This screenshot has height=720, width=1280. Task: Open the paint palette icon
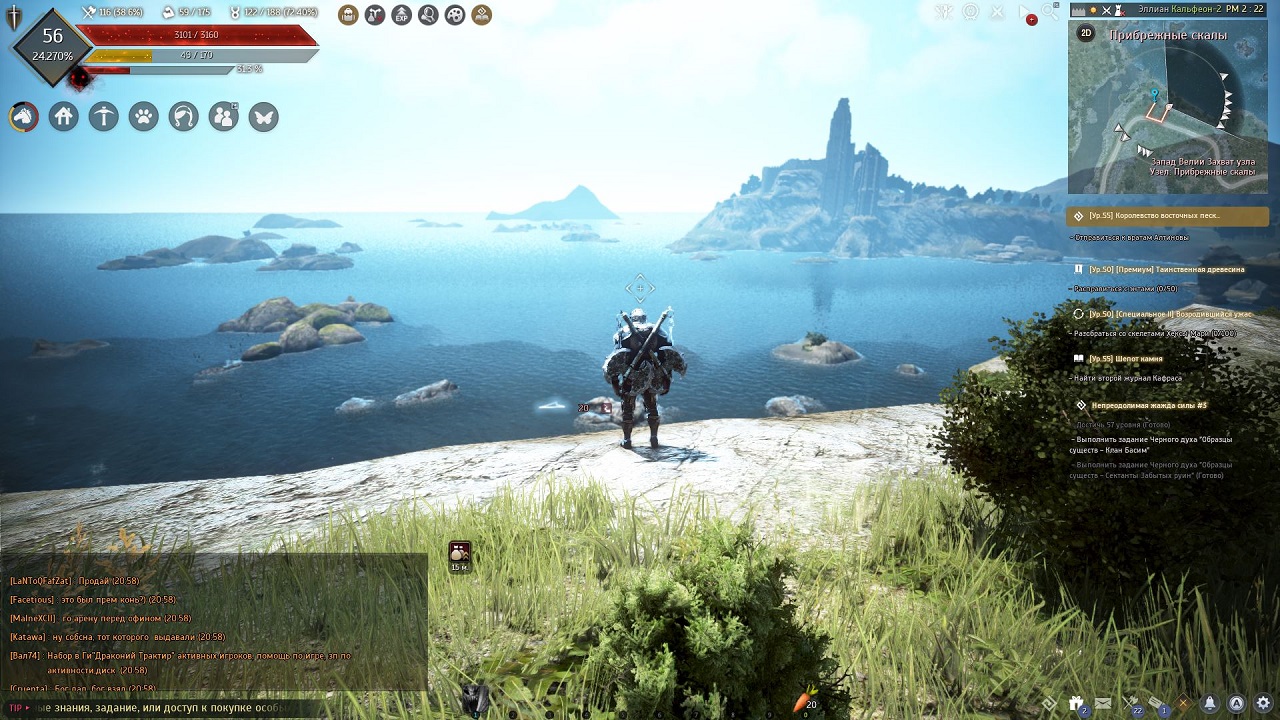(x=454, y=15)
